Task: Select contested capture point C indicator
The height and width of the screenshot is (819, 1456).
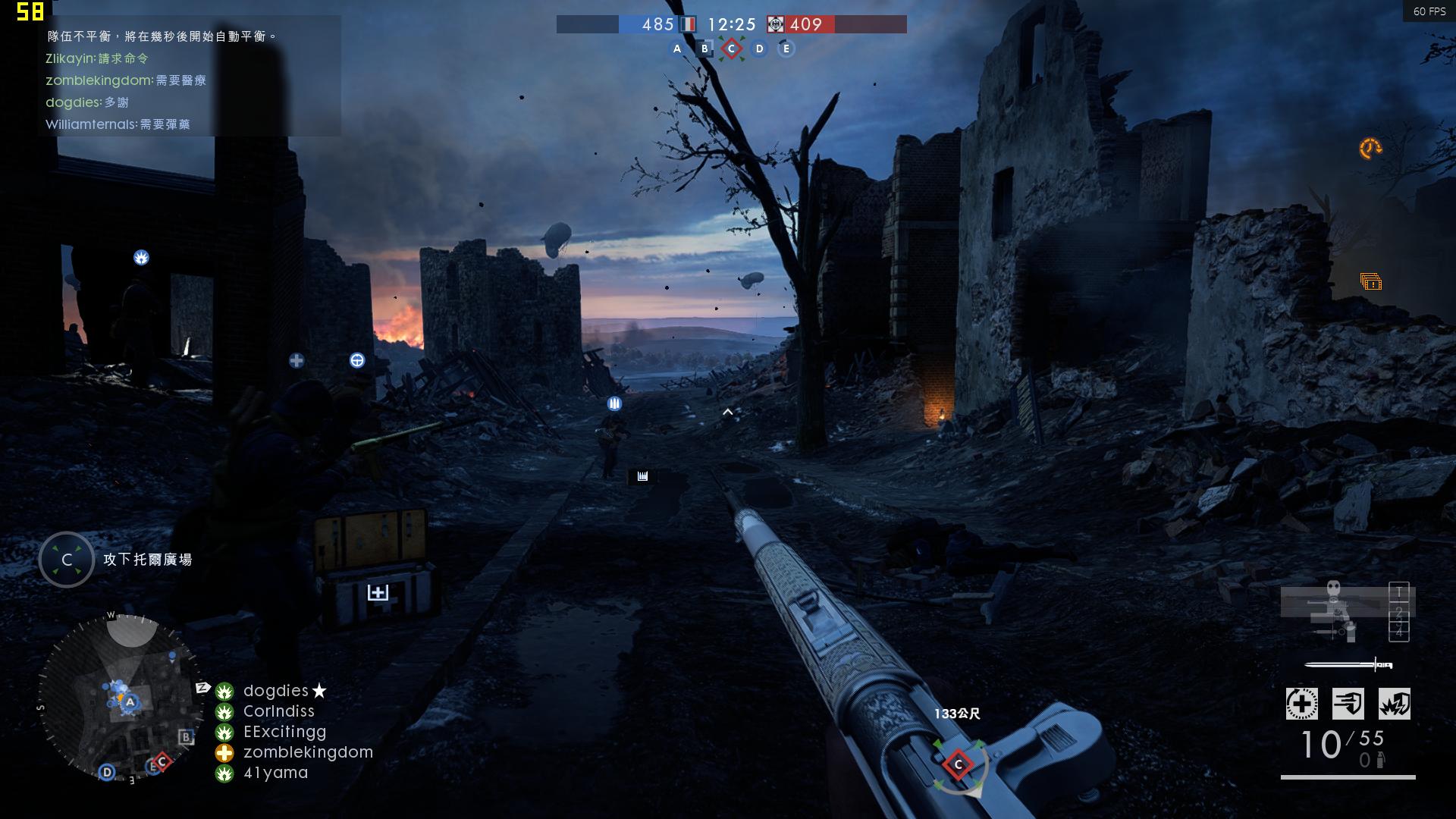Action: [731, 49]
